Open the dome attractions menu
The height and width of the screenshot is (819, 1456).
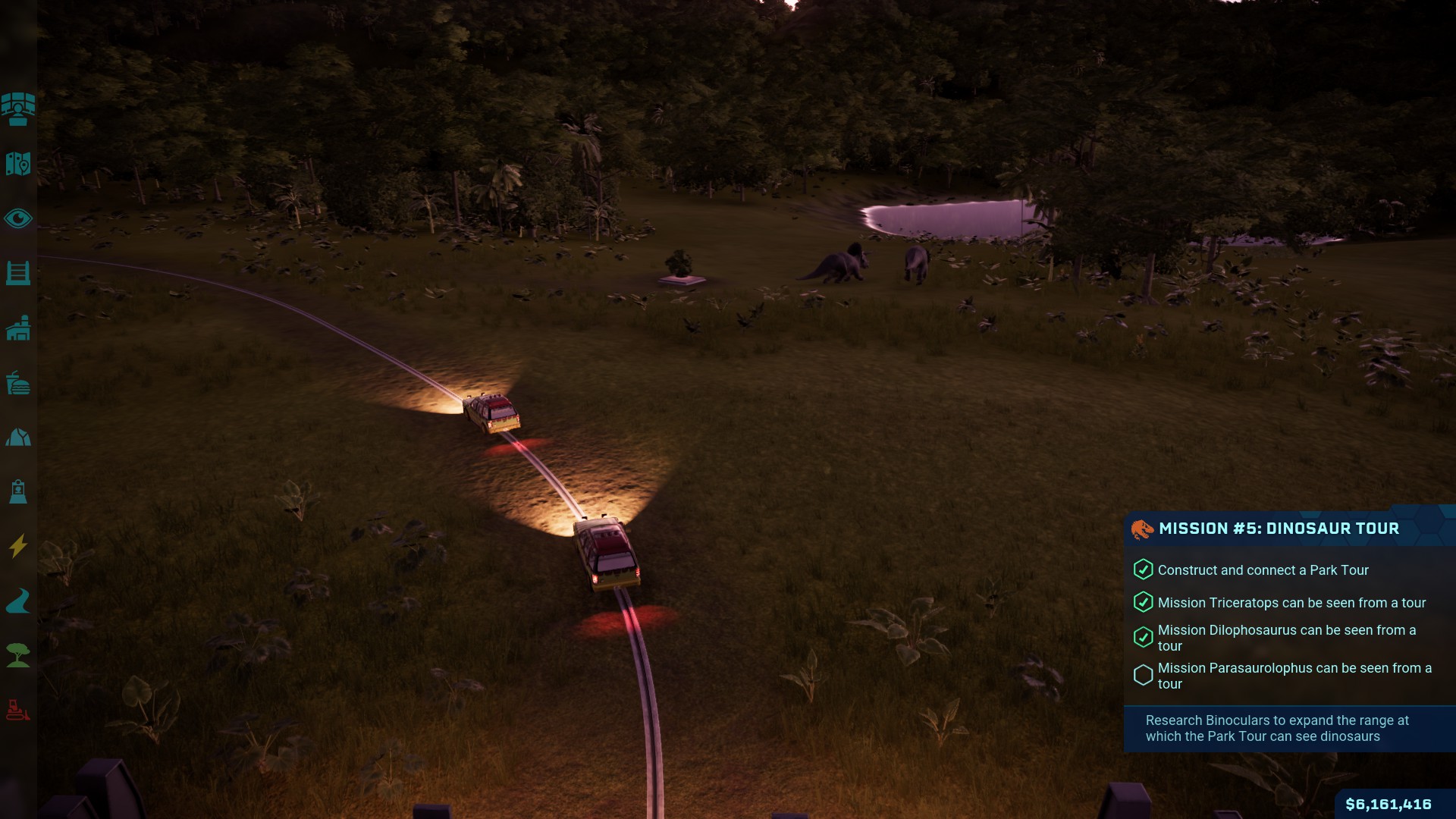[18, 438]
